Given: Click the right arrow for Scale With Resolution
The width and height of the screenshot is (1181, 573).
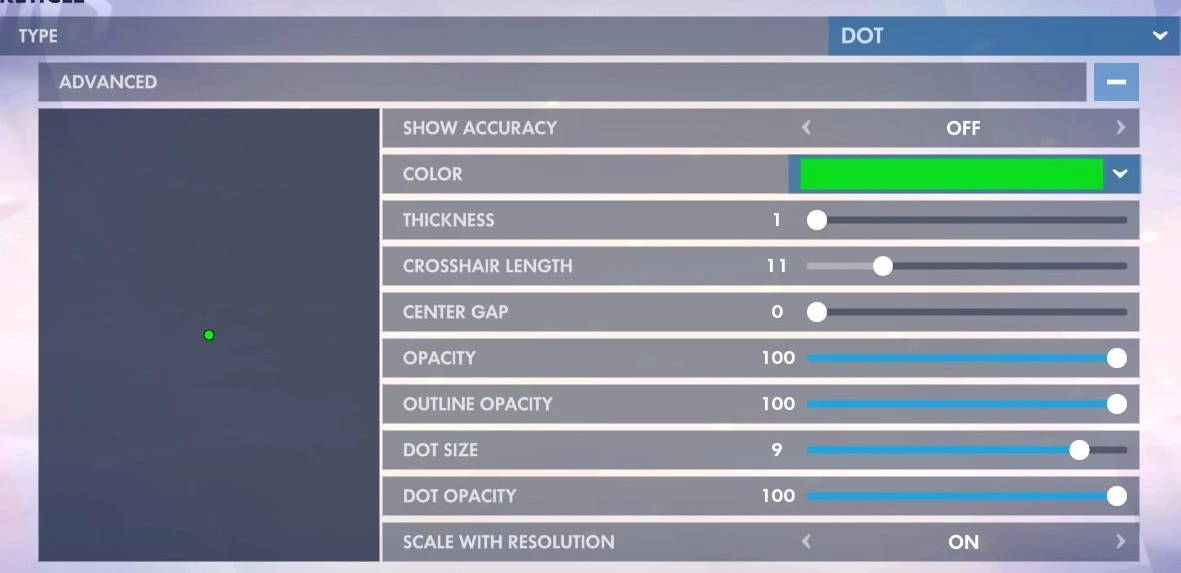Looking at the screenshot, I should coord(1120,542).
